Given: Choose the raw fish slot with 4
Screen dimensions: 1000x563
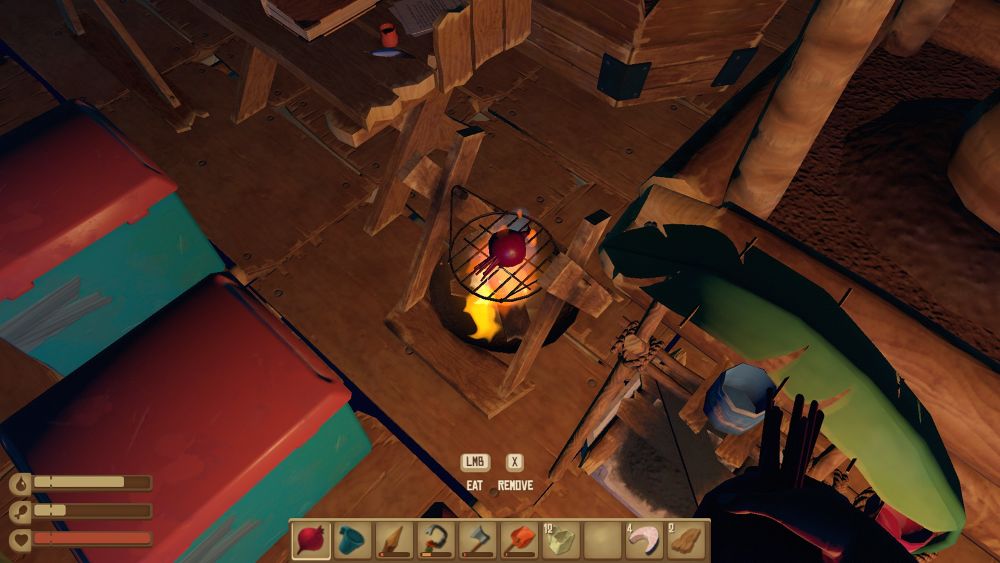Looking at the screenshot, I should tap(645, 541).
